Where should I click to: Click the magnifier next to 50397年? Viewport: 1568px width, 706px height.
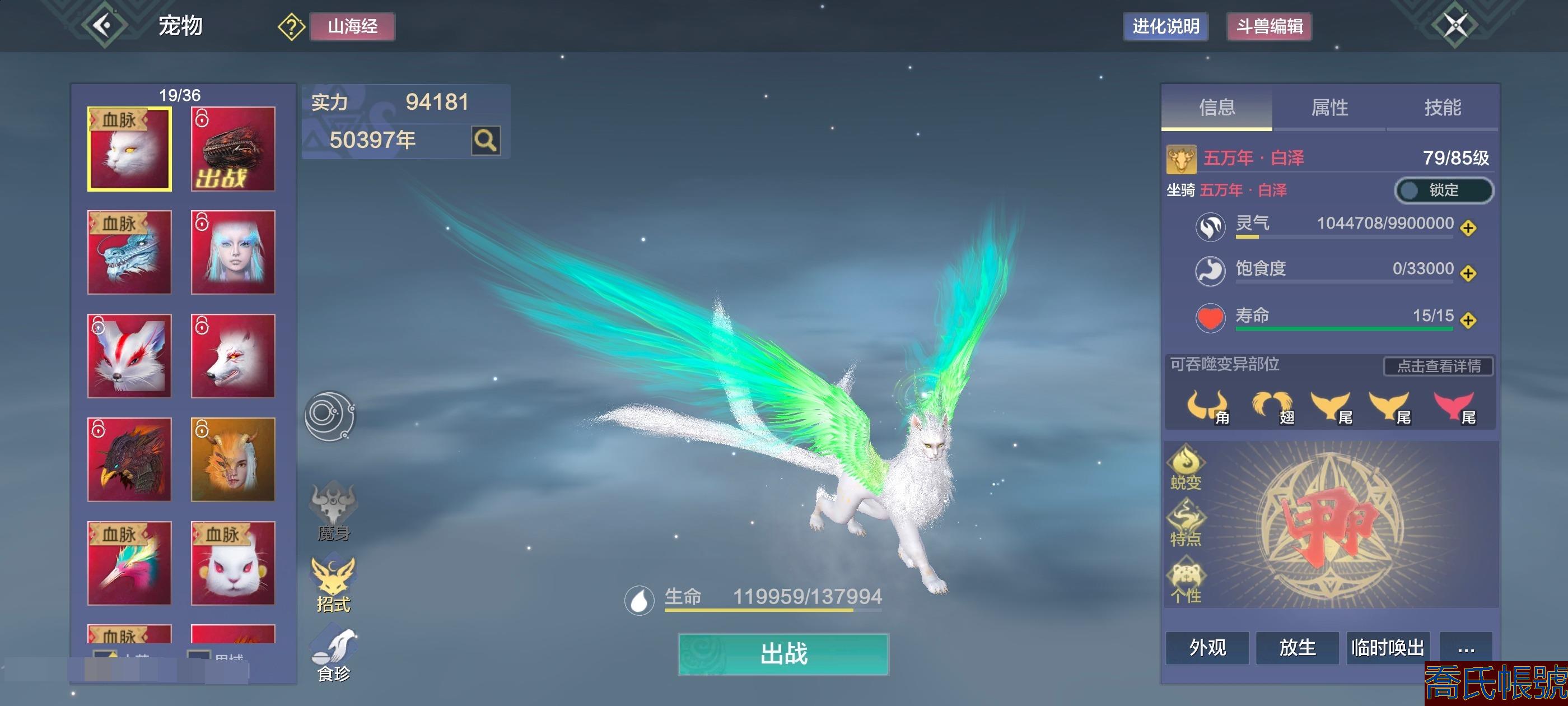tap(485, 141)
